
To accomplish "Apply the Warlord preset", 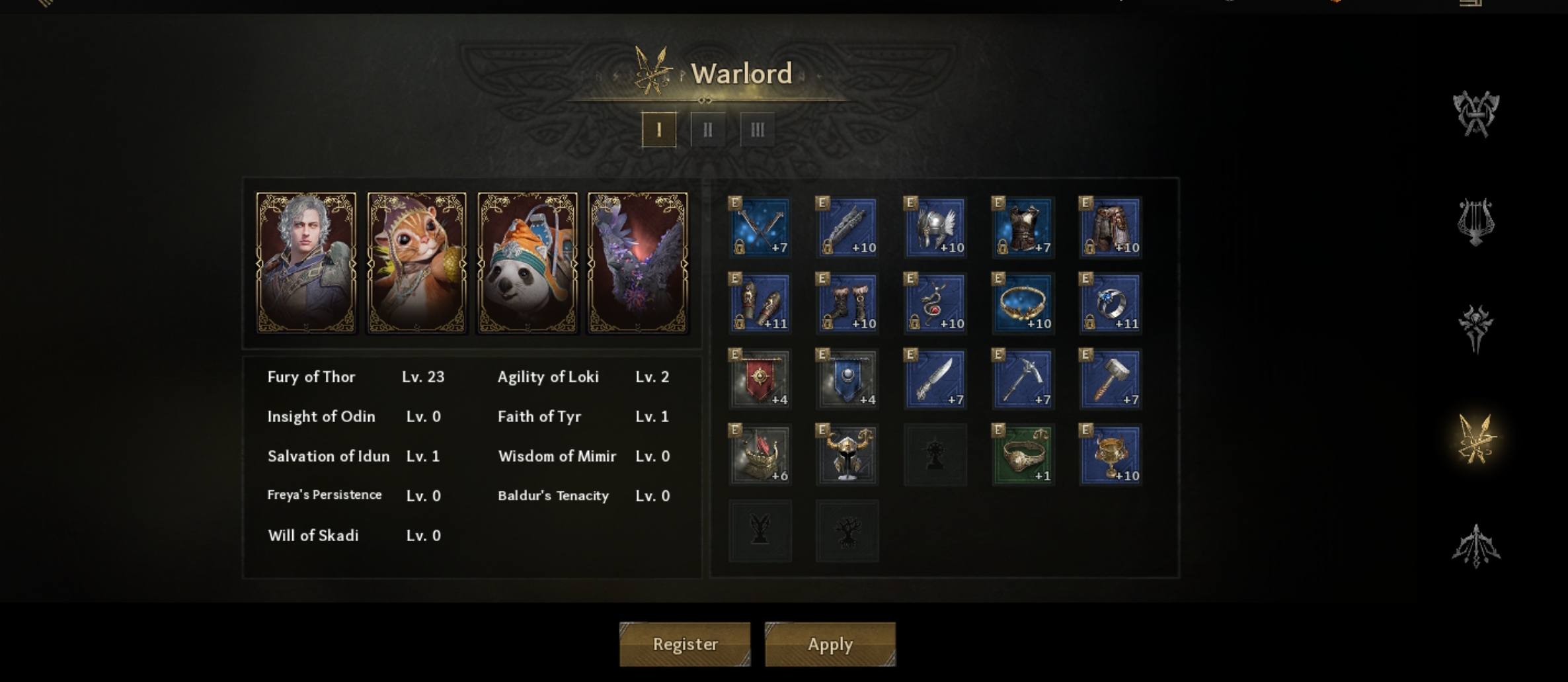I will pos(830,644).
